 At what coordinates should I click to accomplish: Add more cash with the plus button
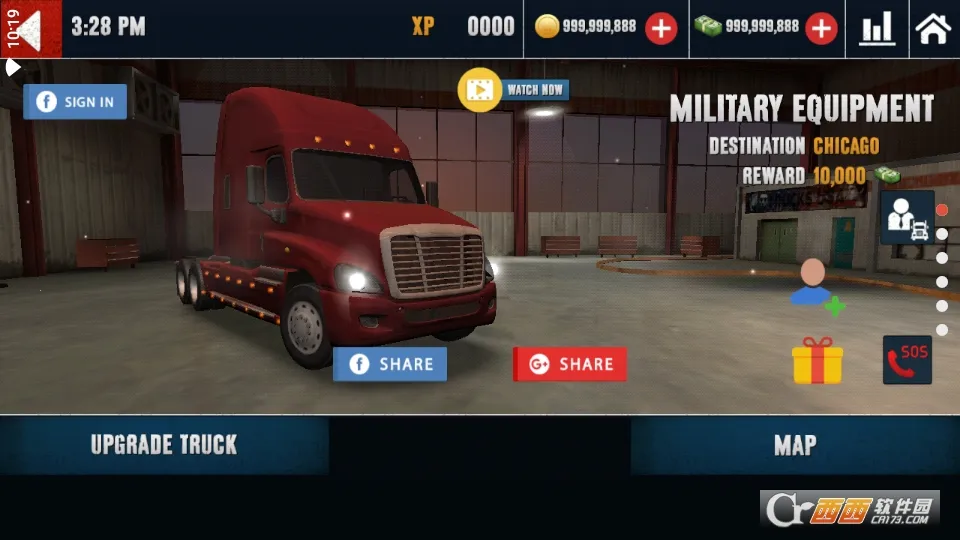821,28
